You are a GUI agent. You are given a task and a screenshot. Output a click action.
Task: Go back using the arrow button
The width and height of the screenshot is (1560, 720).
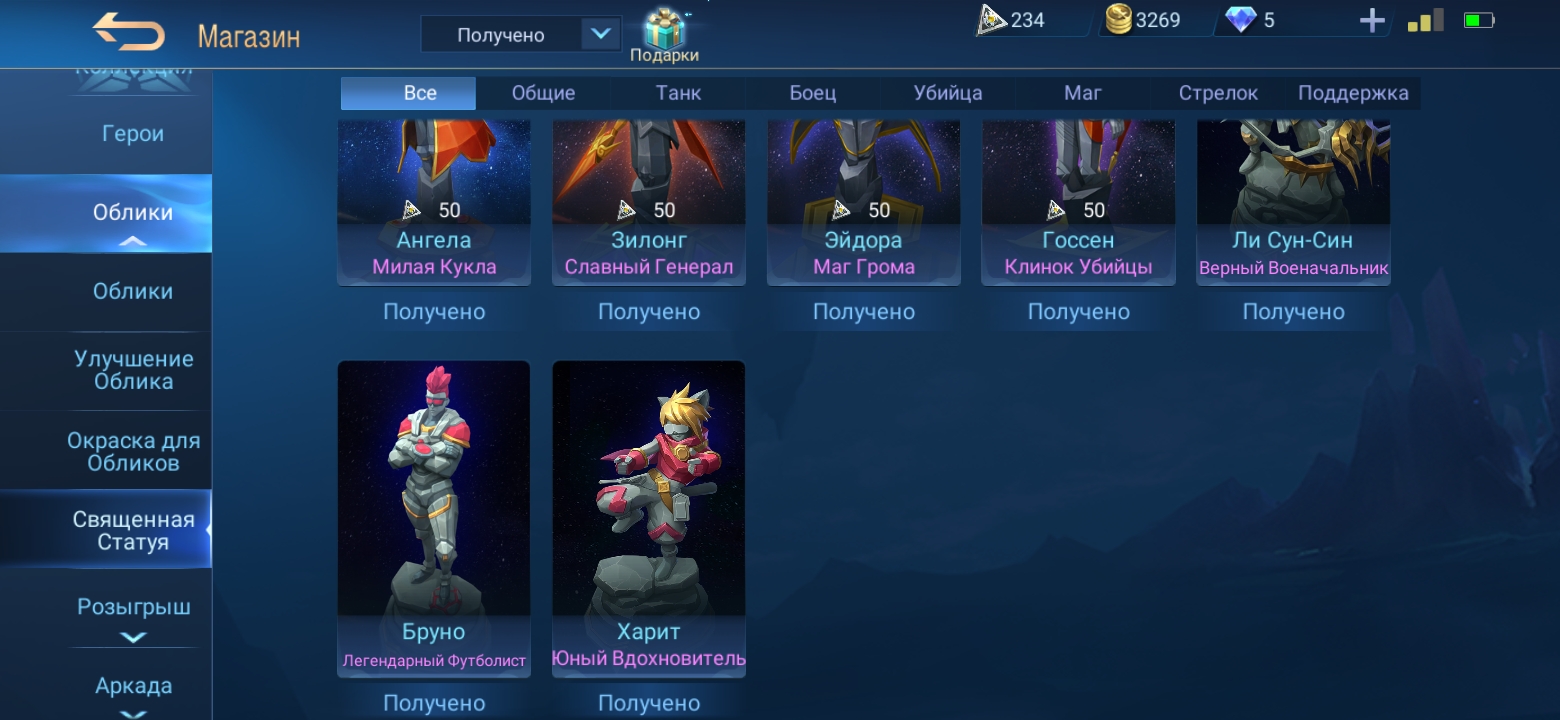129,35
